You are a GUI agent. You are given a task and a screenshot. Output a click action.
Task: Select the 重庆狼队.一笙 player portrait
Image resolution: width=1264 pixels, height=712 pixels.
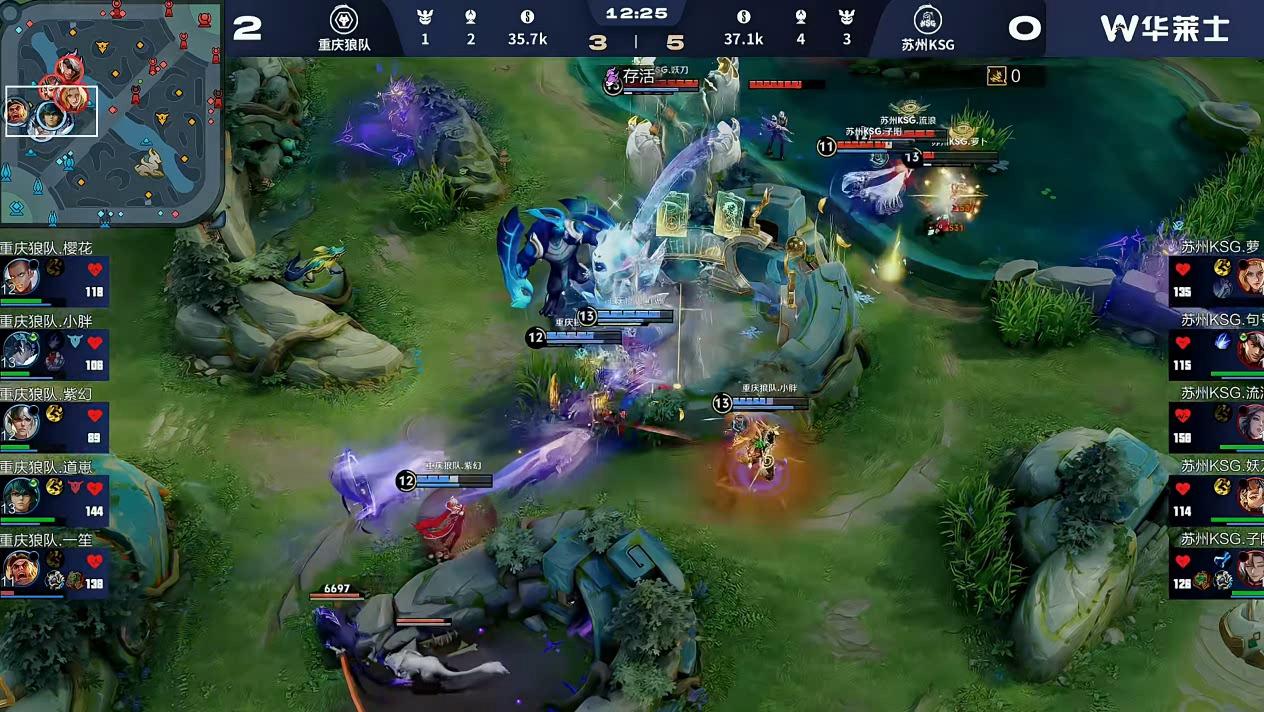tap(21, 568)
